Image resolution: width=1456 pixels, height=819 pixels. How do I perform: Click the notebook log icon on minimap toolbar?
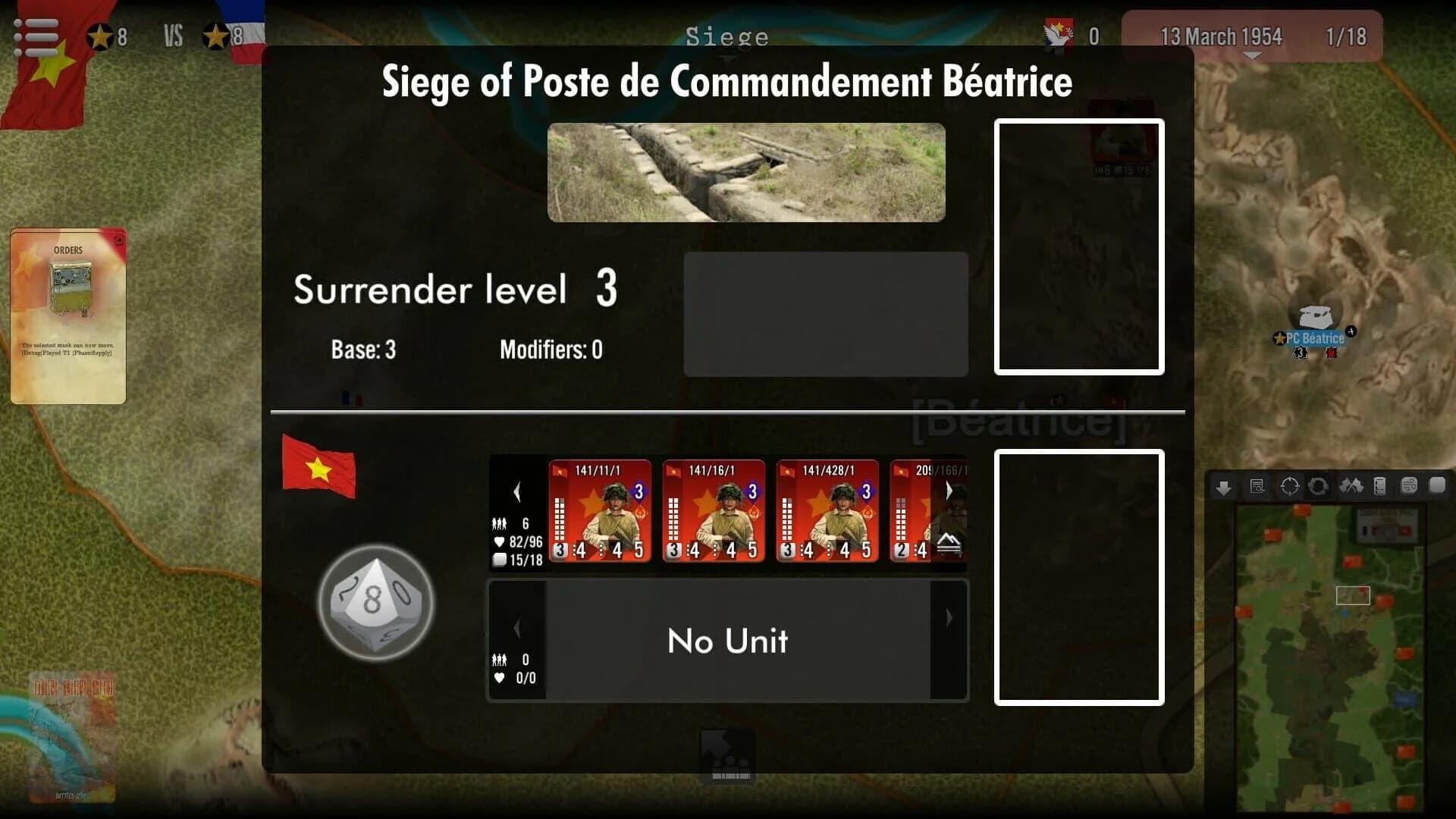point(1381,486)
